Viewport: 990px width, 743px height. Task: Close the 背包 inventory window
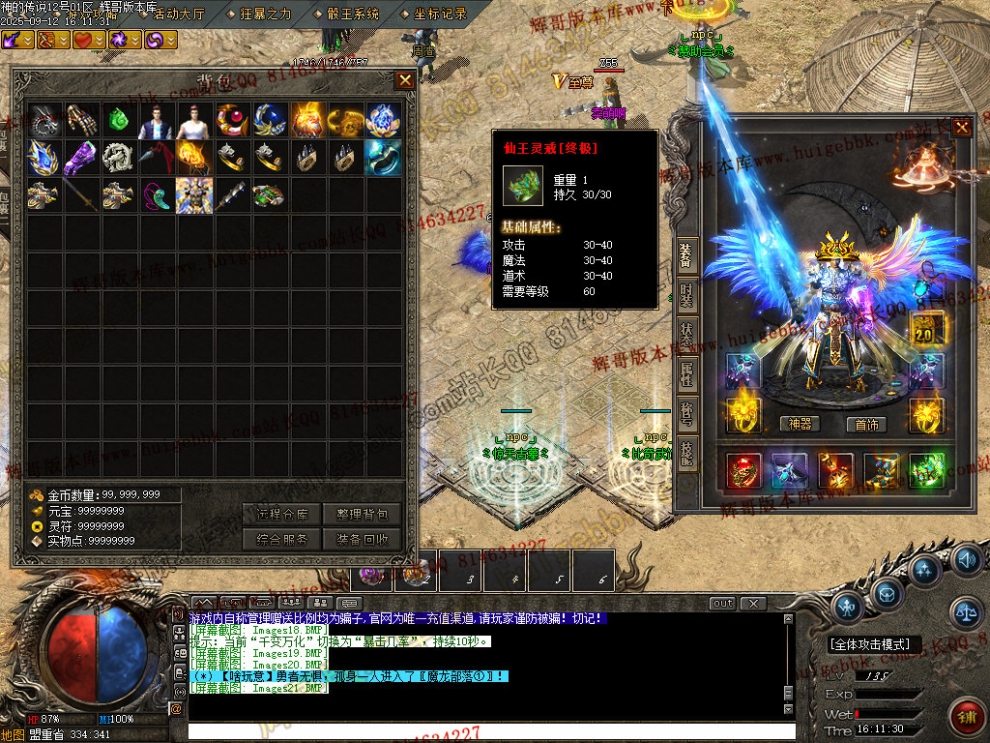coord(405,80)
